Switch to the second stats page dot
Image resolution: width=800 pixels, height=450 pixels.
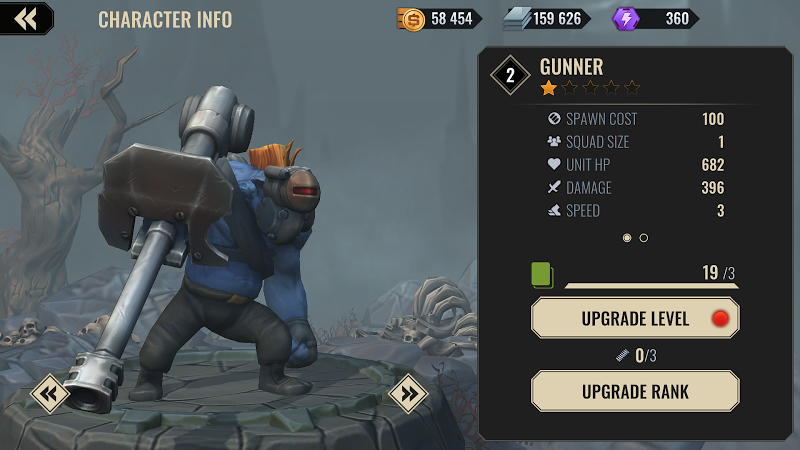pyautogui.click(x=643, y=238)
